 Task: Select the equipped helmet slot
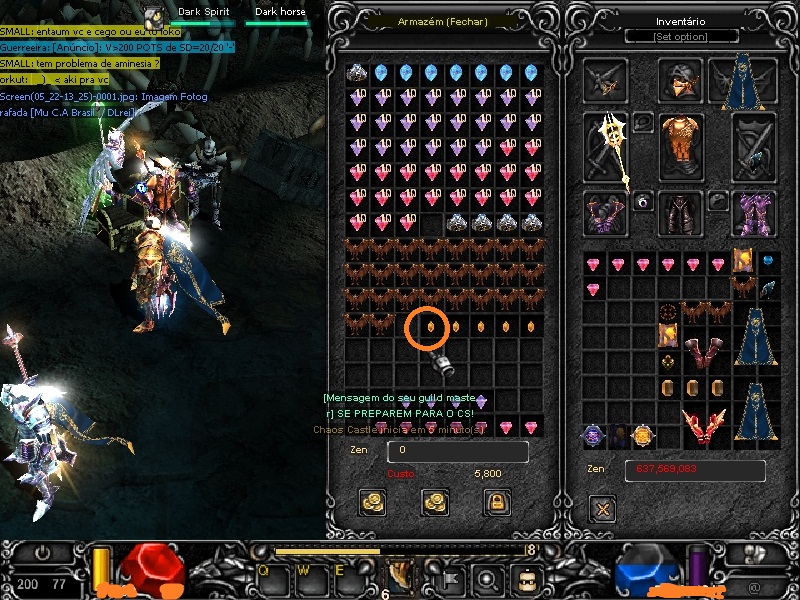(681, 80)
